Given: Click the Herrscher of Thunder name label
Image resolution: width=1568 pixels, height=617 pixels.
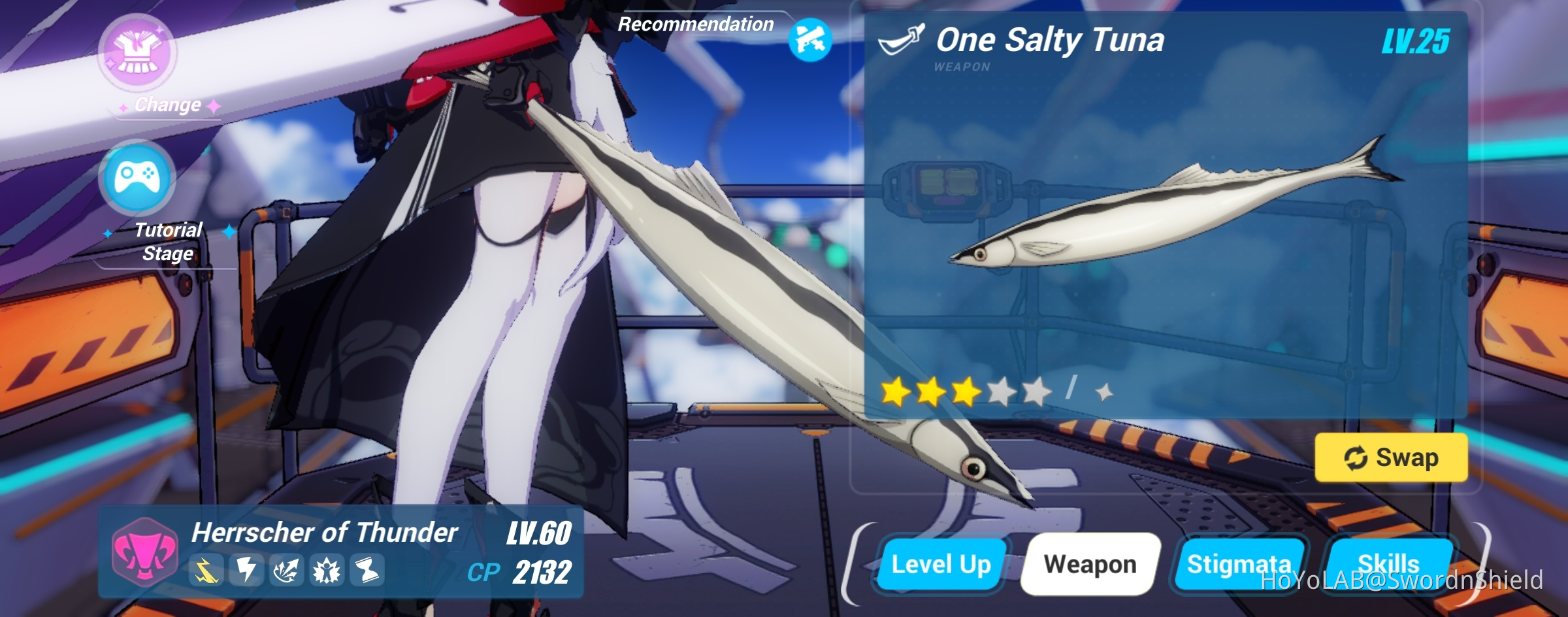Looking at the screenshot, I should point(325,531).
